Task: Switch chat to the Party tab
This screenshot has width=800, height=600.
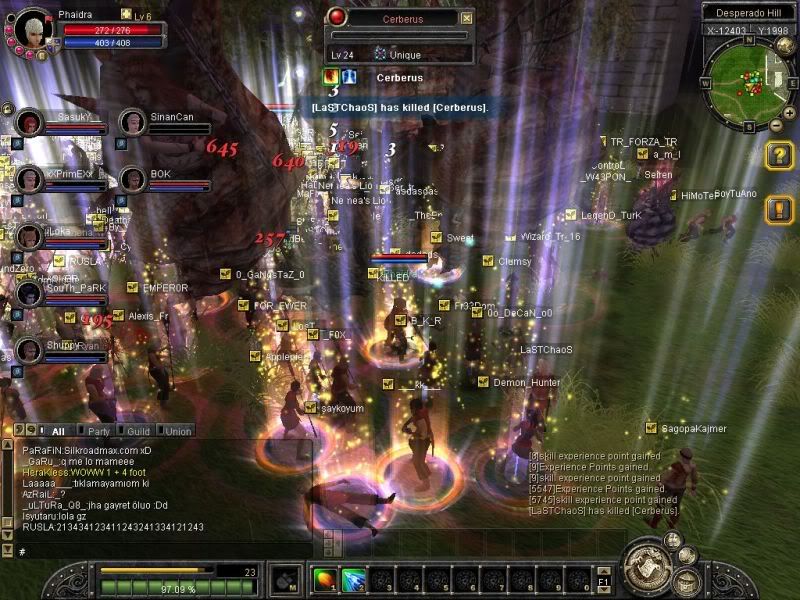Action: [x=99, y=431]
